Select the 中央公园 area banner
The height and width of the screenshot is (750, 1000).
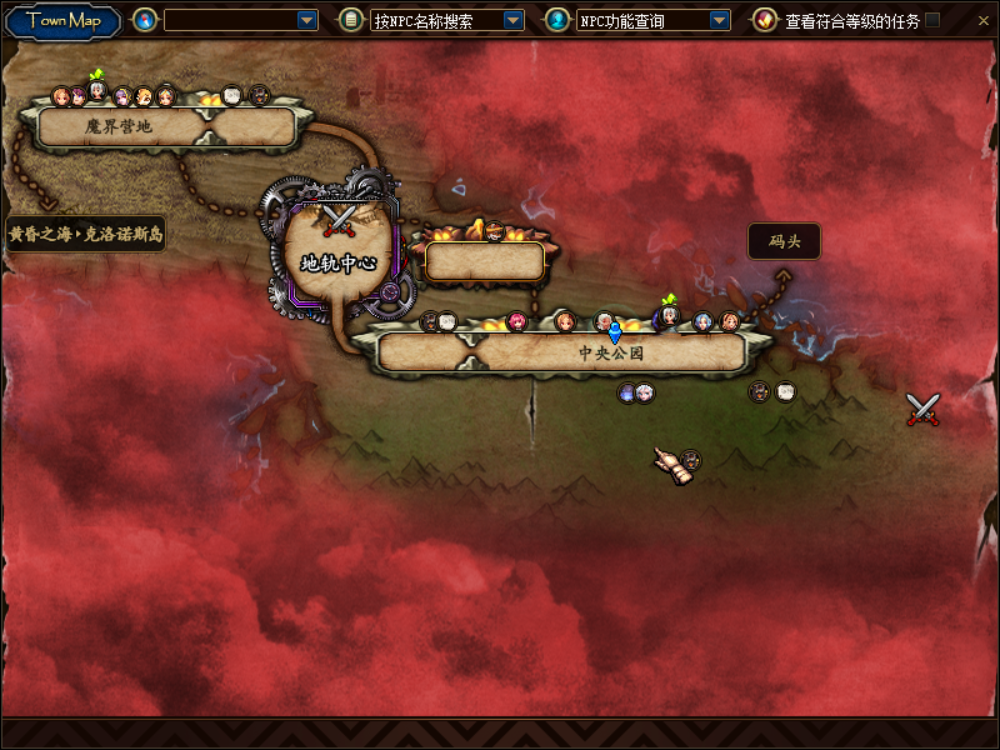(x=610, y=353)
